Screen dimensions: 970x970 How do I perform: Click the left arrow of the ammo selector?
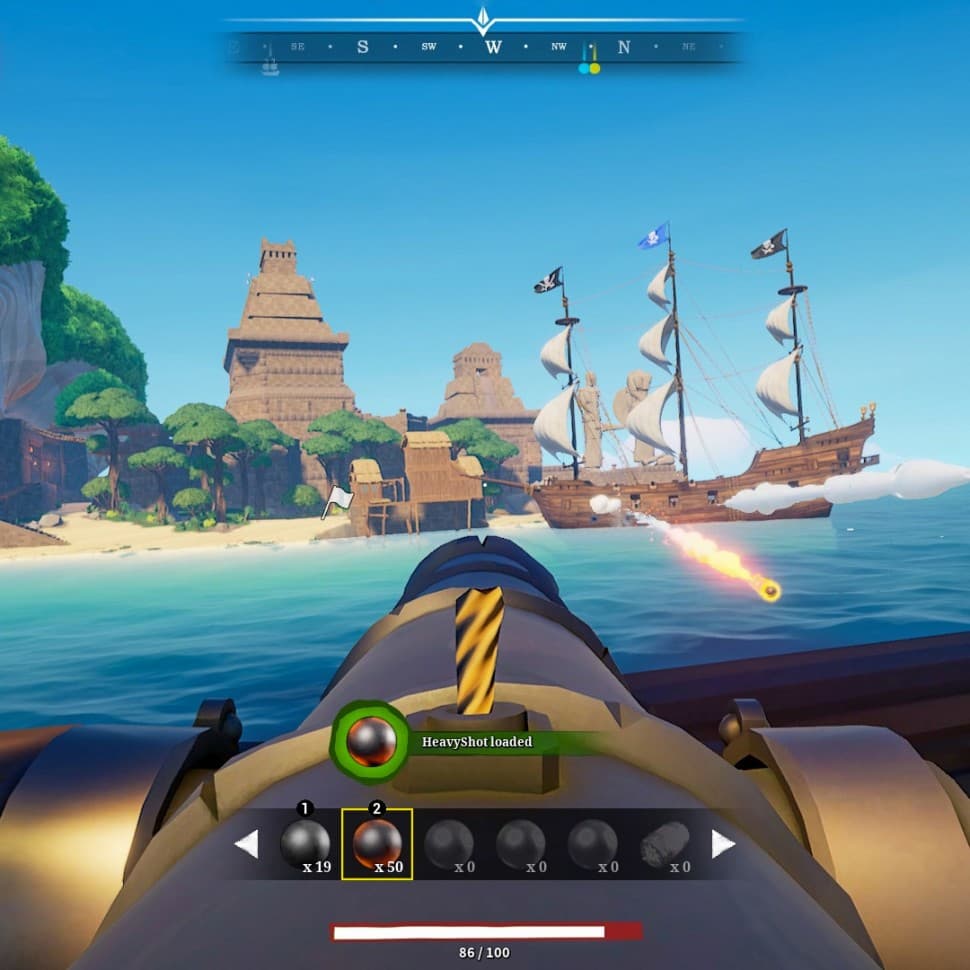246,844
